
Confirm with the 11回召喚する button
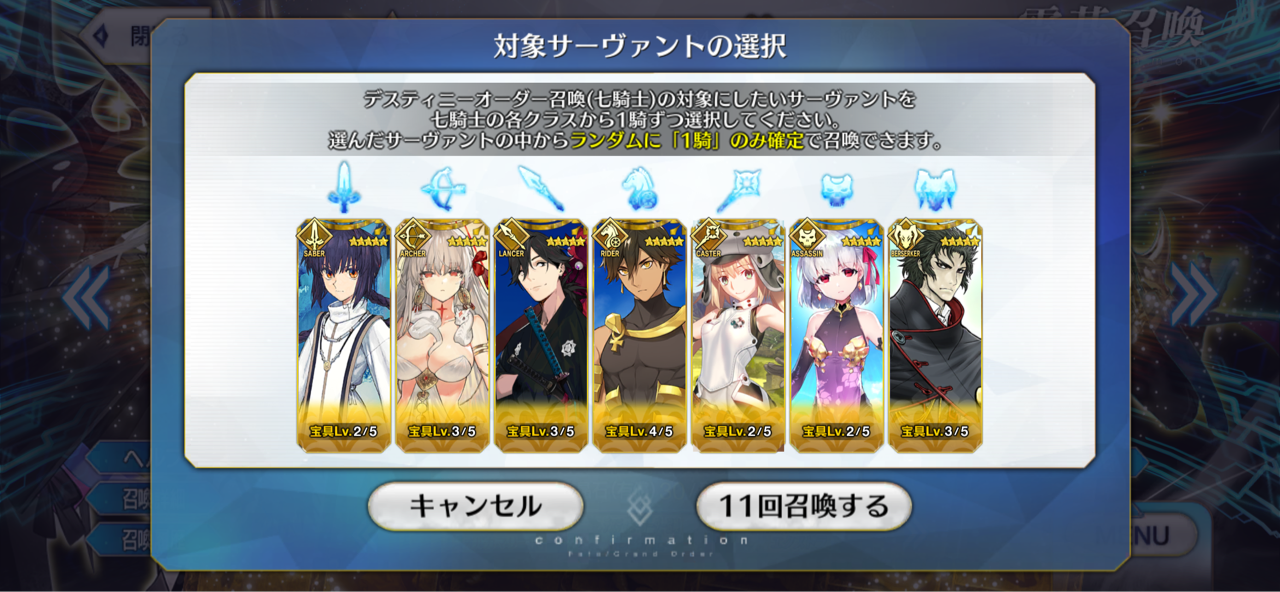pos(803,506)
